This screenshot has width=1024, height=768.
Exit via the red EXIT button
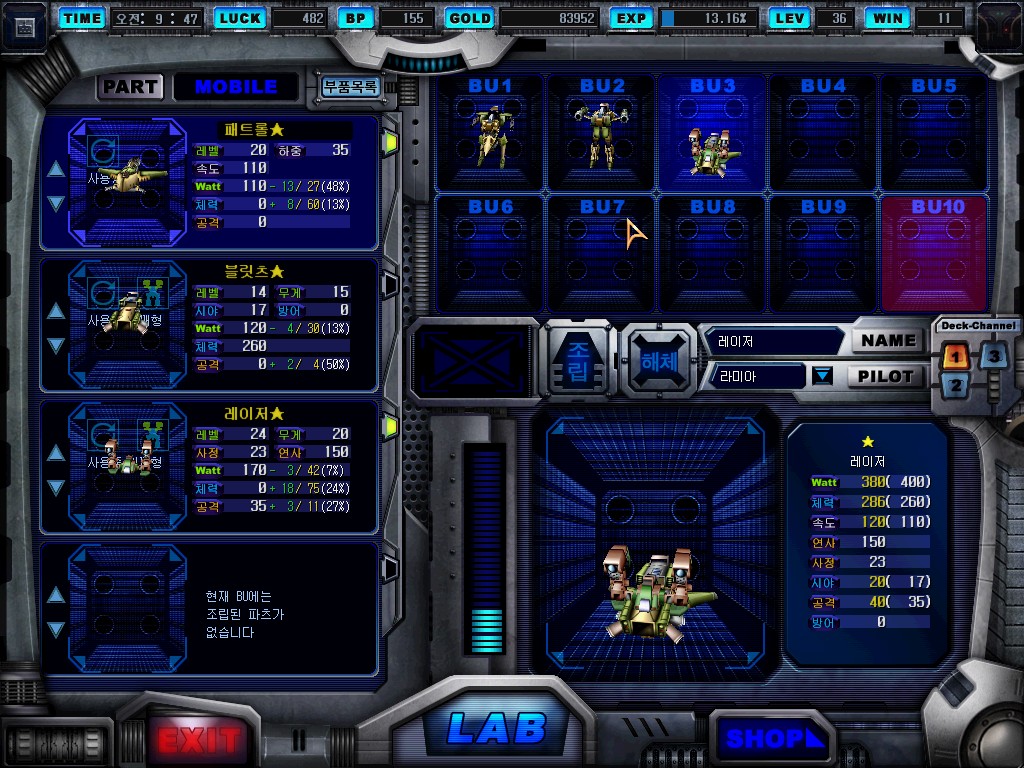pyautogui.click(x=198, y=740)
